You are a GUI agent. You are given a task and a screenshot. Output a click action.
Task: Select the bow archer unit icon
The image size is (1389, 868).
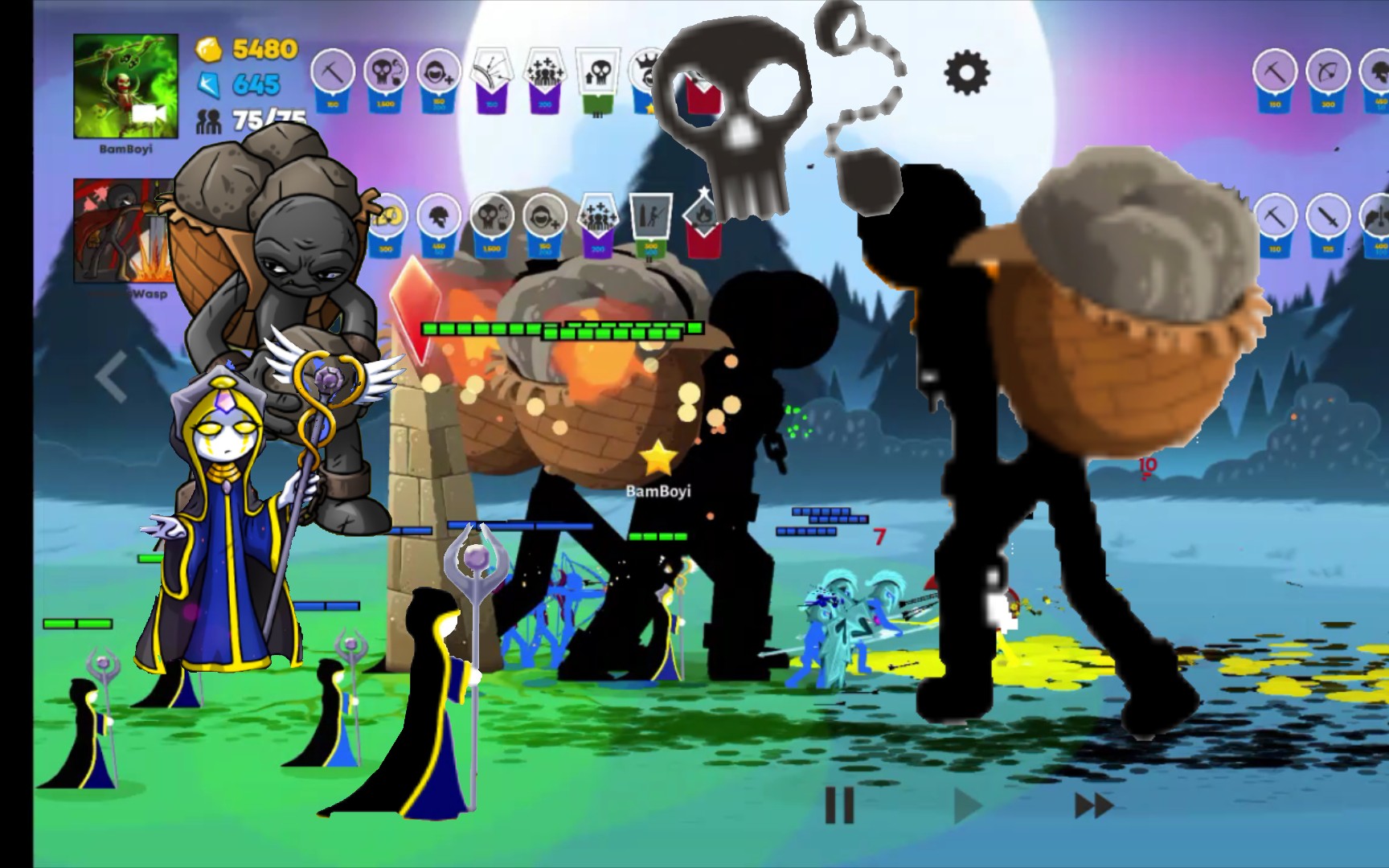pos(1327,74)
